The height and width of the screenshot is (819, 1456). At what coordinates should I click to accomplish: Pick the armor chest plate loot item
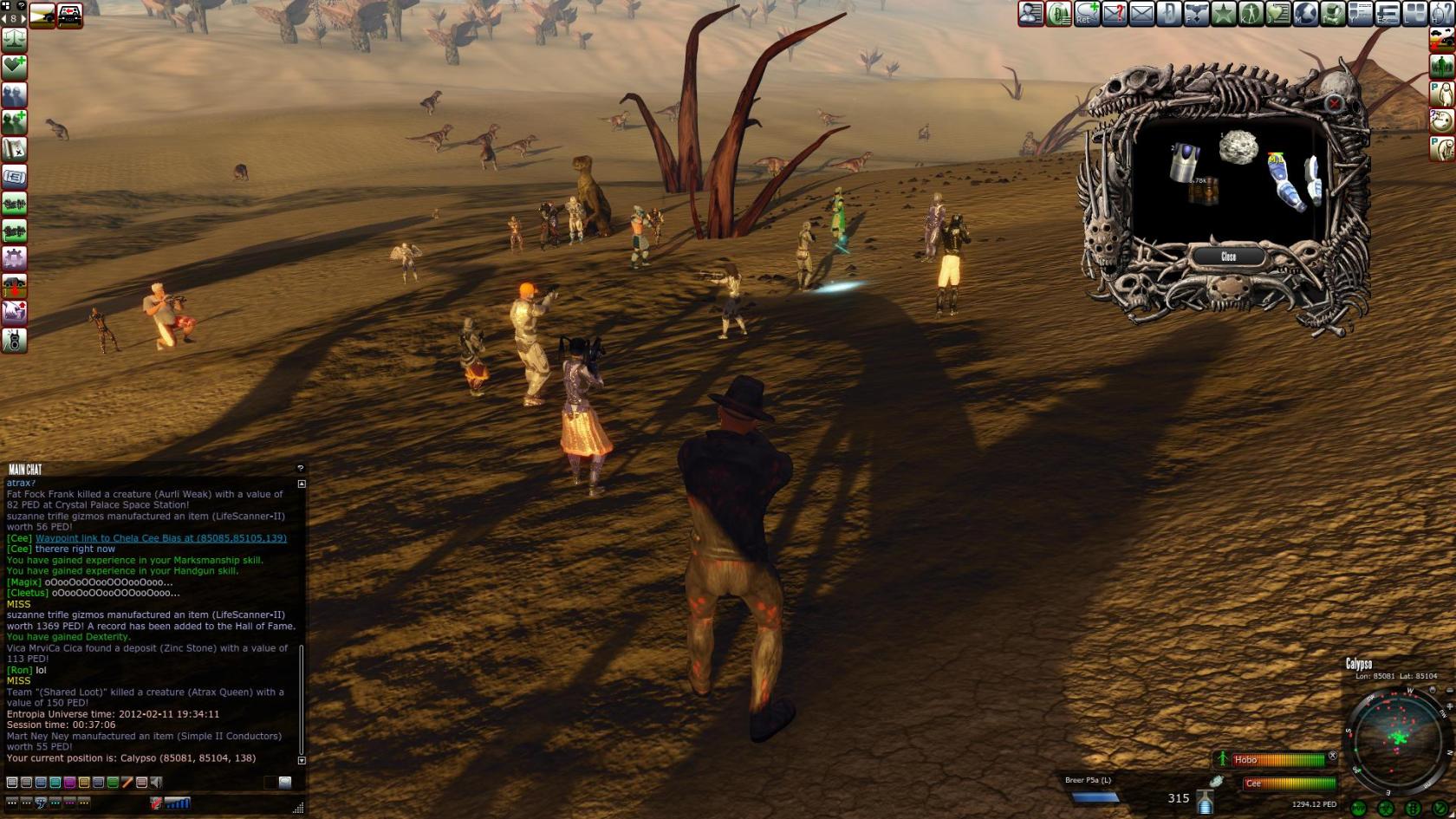1185,162
